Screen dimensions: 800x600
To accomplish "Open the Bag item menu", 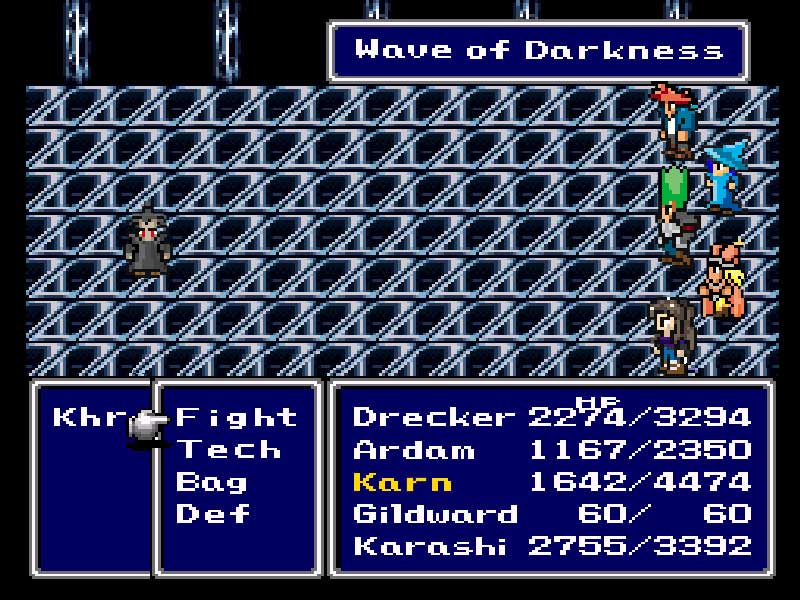I will (212, 482).
